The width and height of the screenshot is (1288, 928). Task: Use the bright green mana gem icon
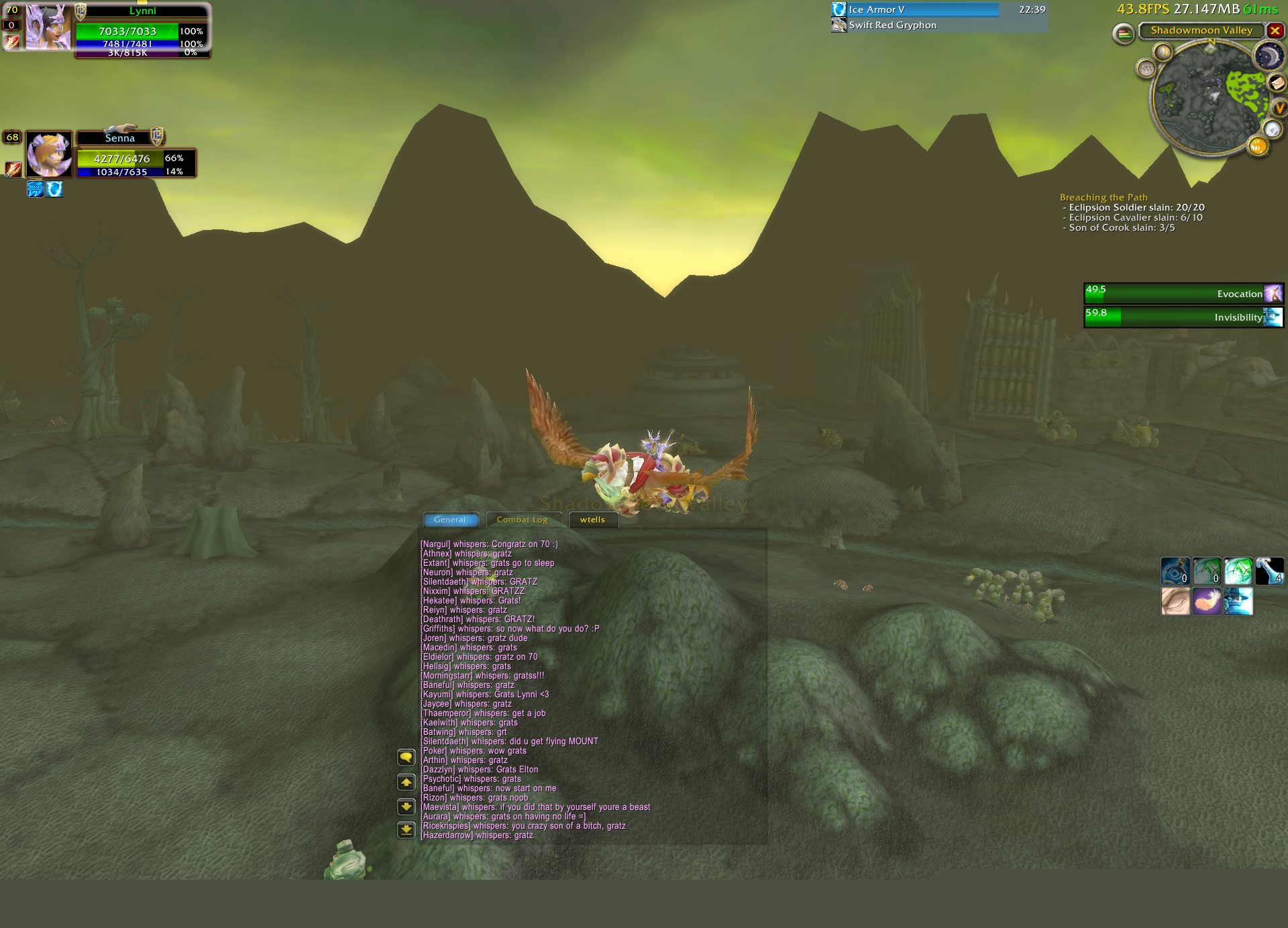(x=1238, y=571)
